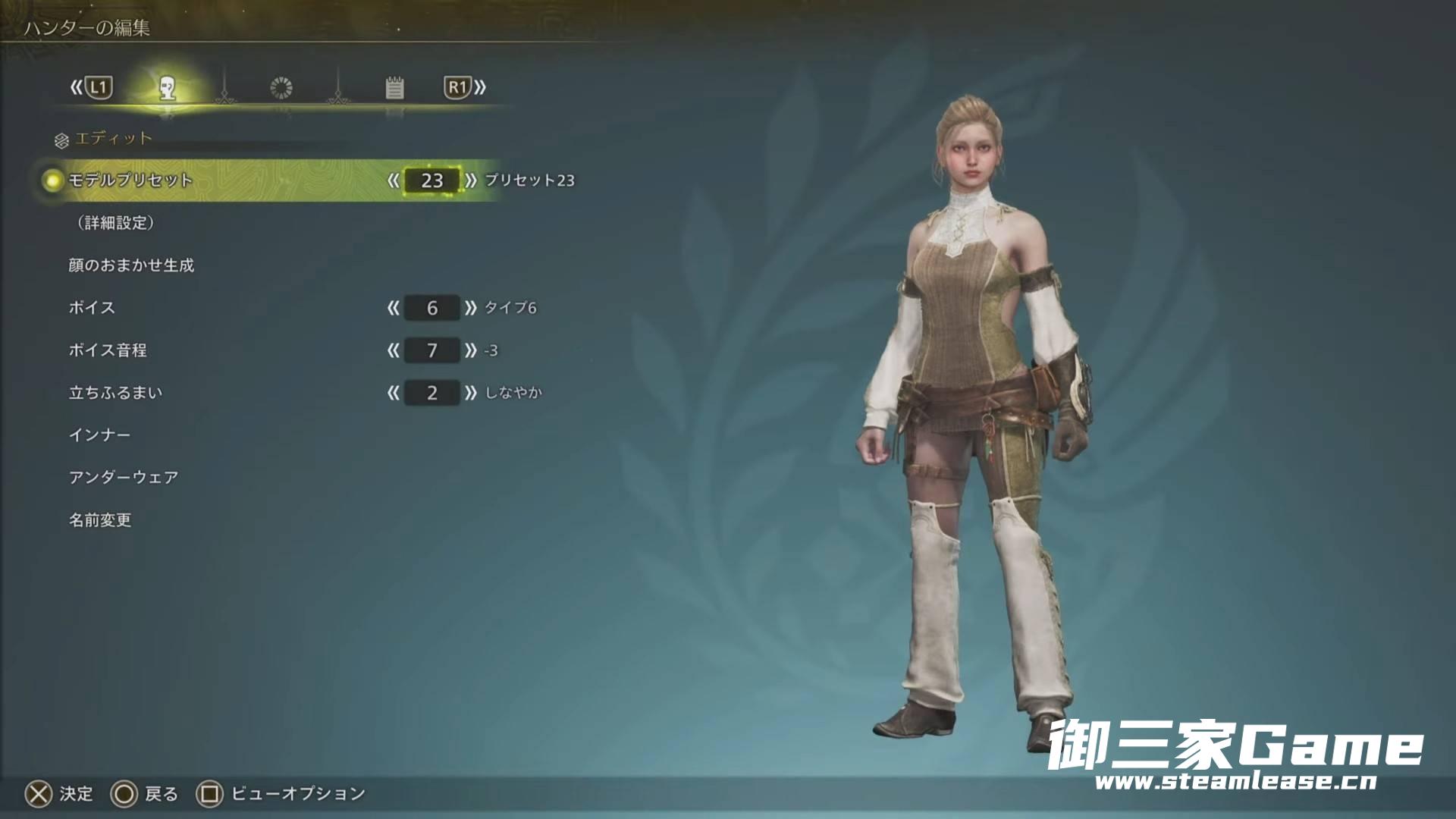Open the インナー innerwear option
The height and width of the screenshot is (819, 1456).
tap(99, 435)
